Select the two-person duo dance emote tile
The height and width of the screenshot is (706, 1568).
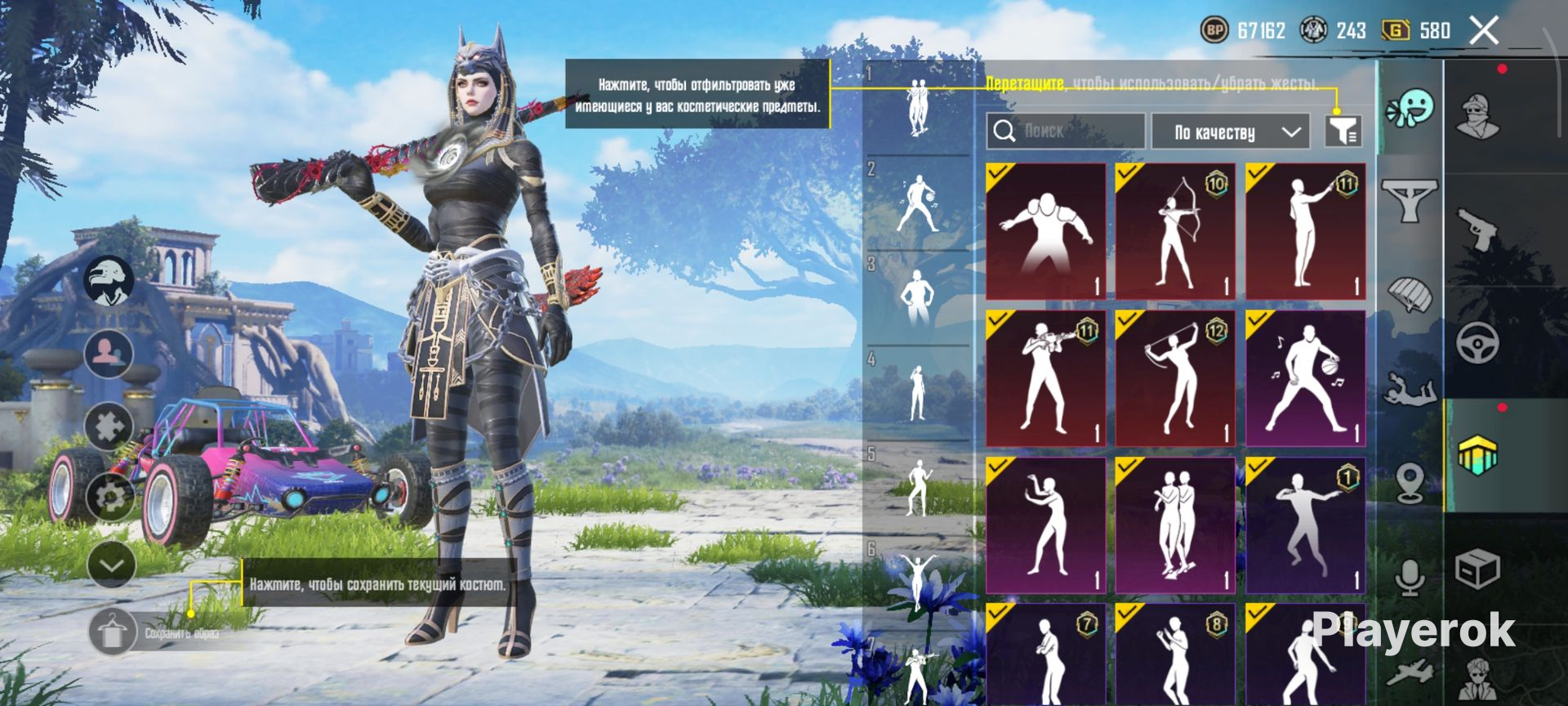click(x=1174, y=525)
